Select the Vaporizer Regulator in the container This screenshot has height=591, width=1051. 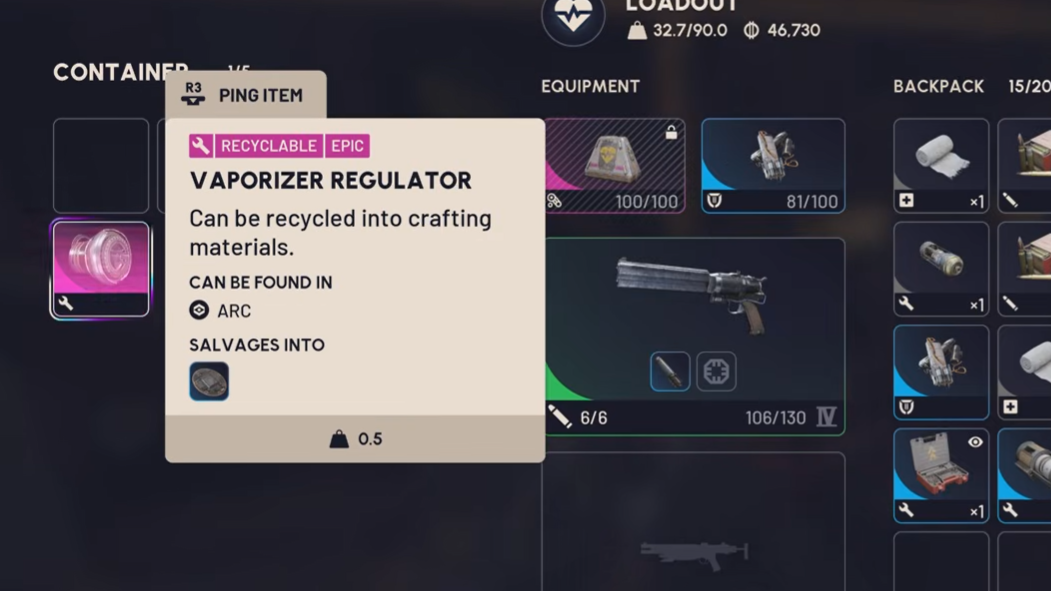tap(100, 269)
